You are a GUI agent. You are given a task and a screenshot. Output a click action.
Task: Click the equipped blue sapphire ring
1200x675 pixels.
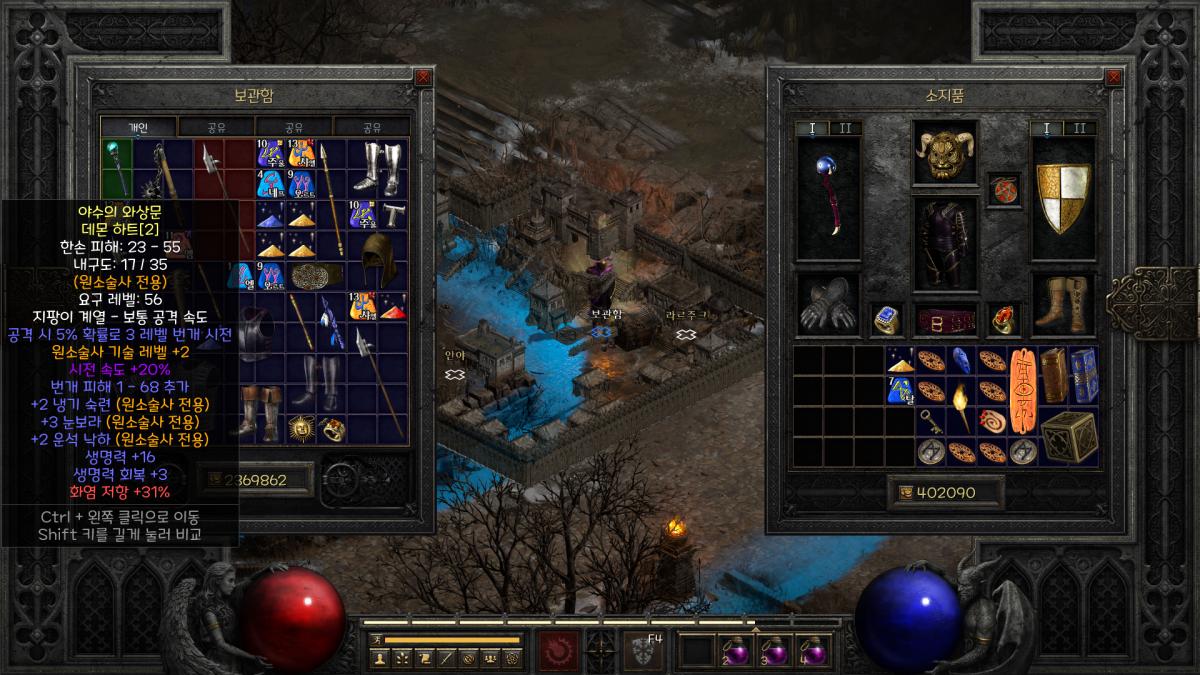885,320
